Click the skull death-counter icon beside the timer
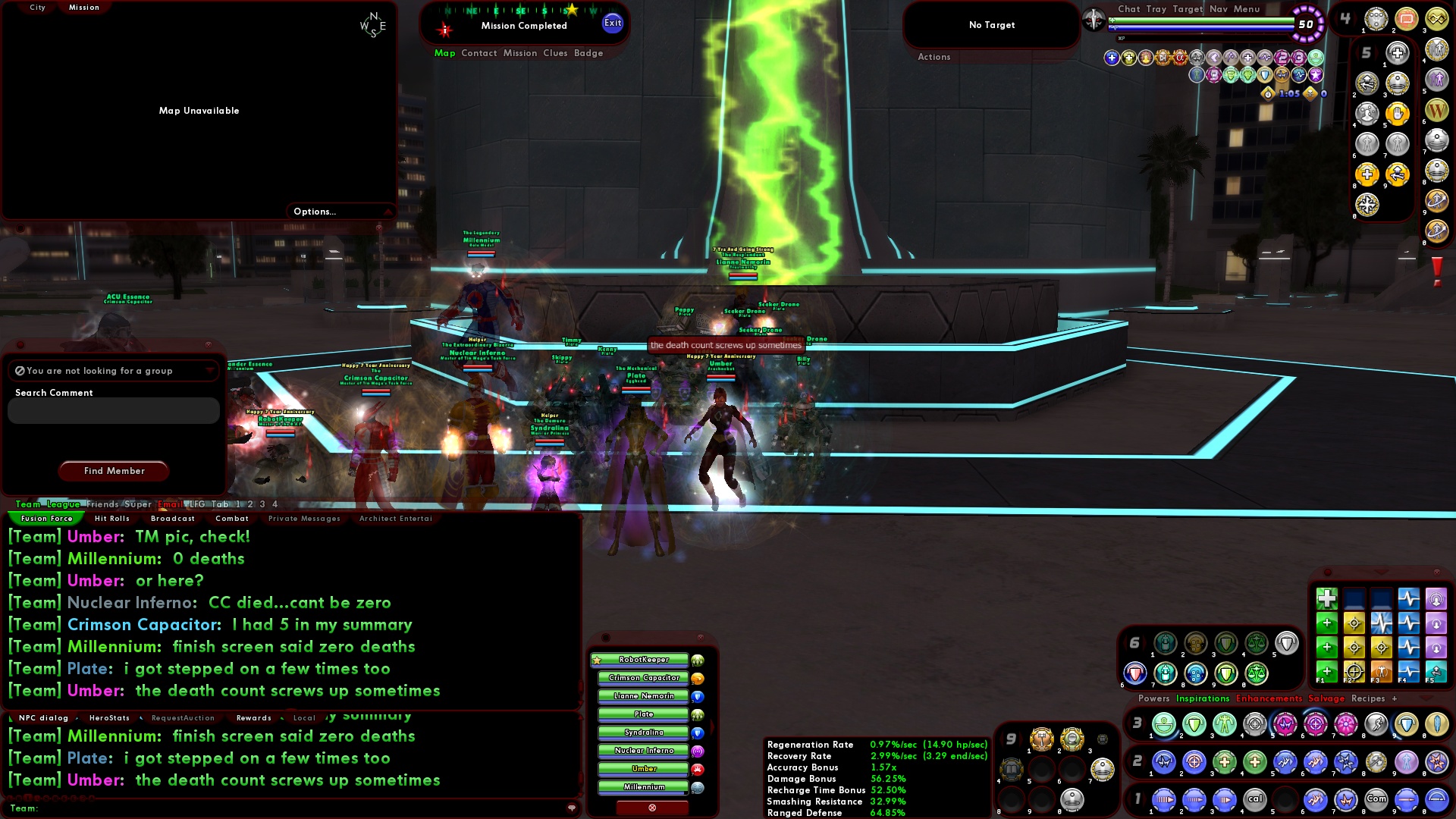 [x=1310, y=95]
